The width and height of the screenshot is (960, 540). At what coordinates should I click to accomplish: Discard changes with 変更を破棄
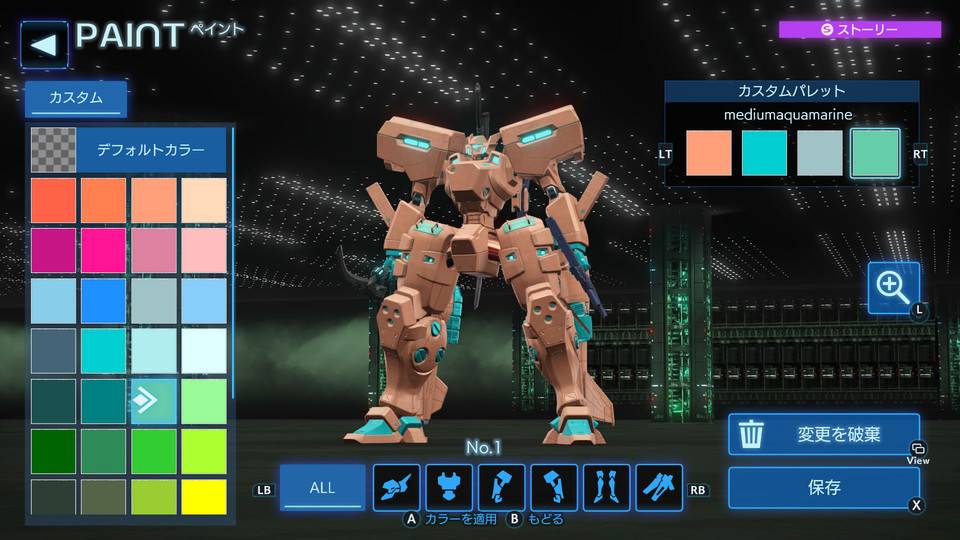click(823, 435)
